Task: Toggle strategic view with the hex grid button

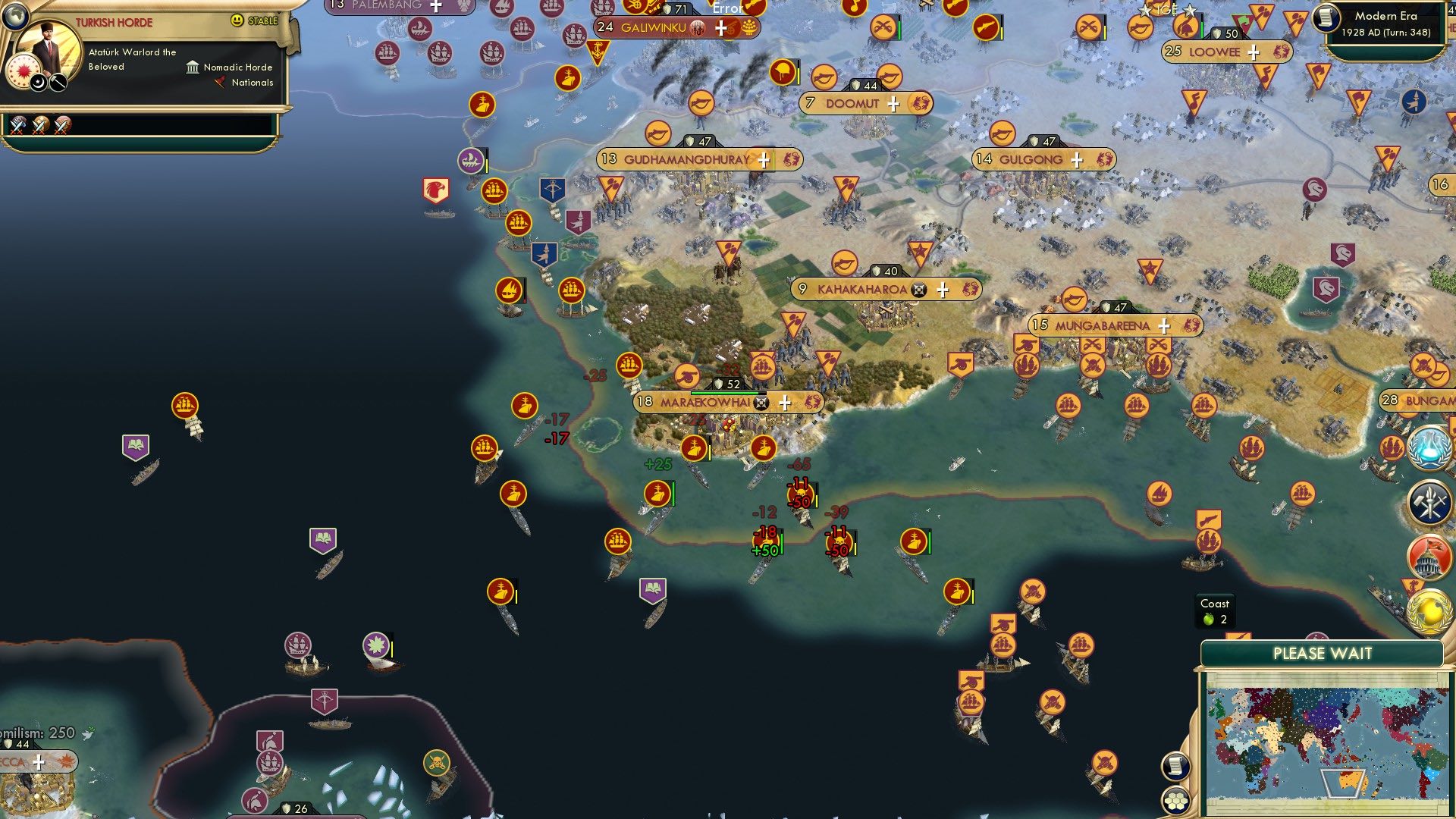Action: click(x=1176, y=800)
